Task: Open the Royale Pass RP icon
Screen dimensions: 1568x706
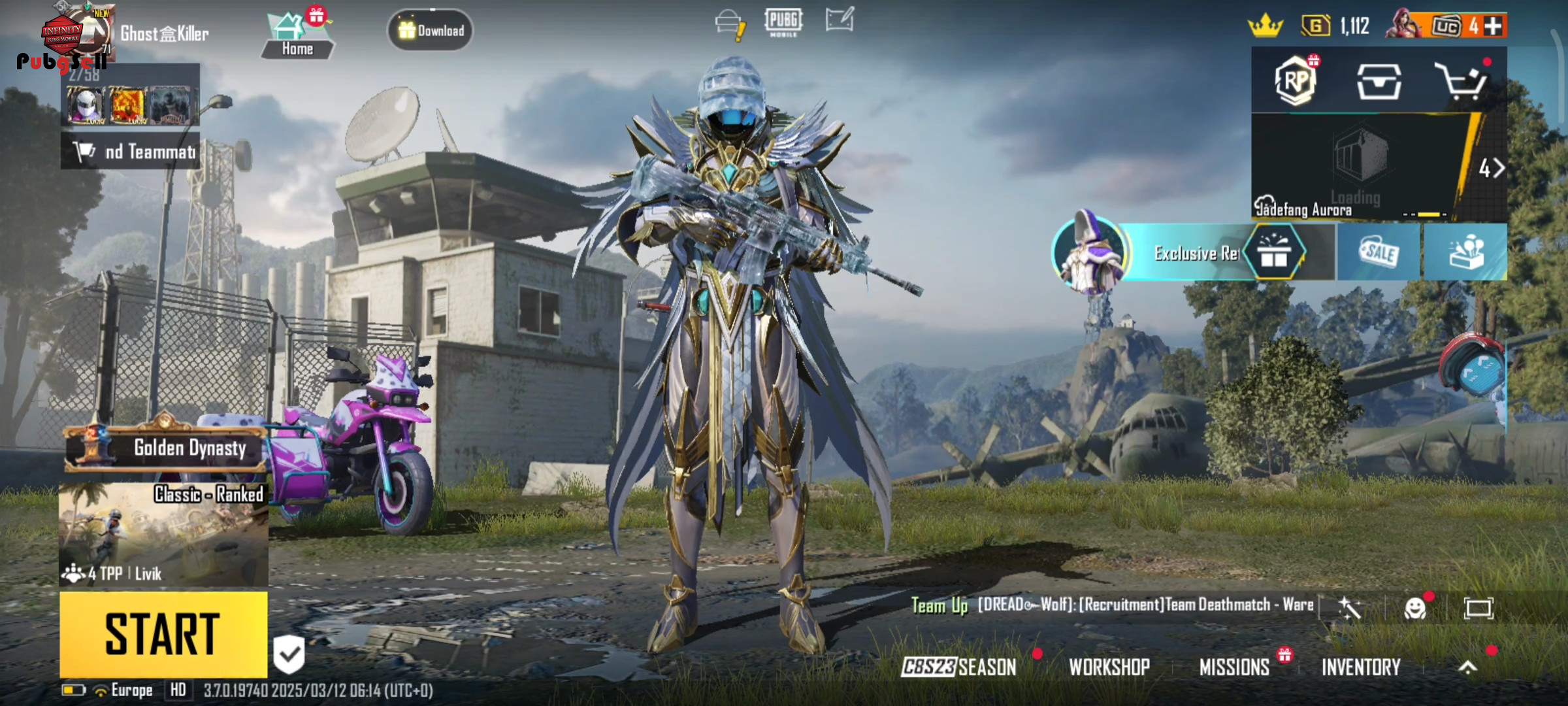Action: pos(1296,82)
